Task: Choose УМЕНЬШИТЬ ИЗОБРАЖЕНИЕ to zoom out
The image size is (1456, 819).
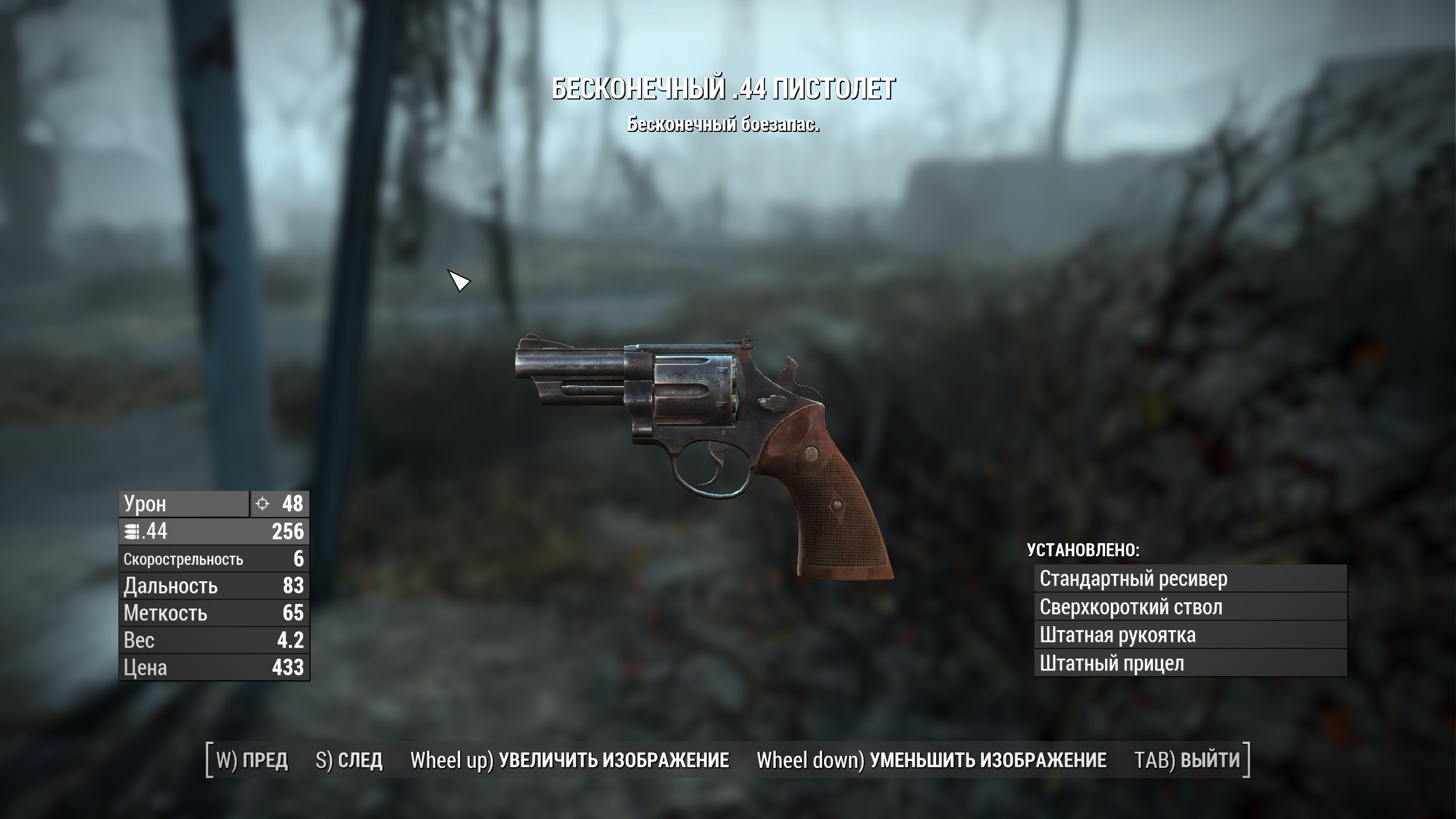Action: (932, 760)
